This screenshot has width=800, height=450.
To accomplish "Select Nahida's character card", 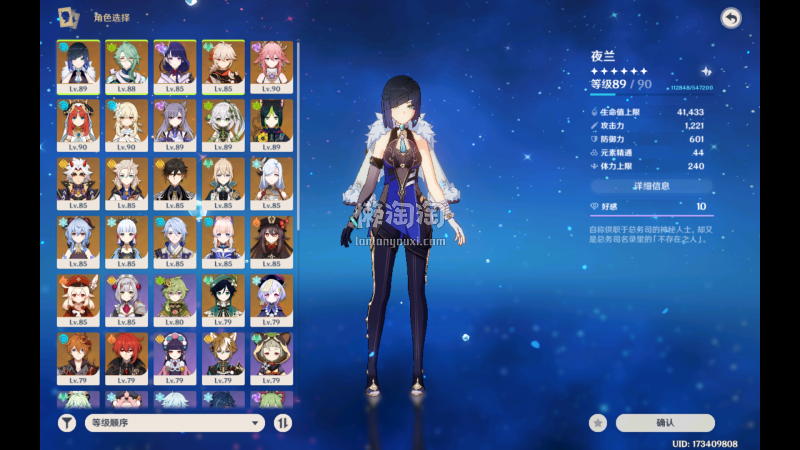I will (222, 124).
